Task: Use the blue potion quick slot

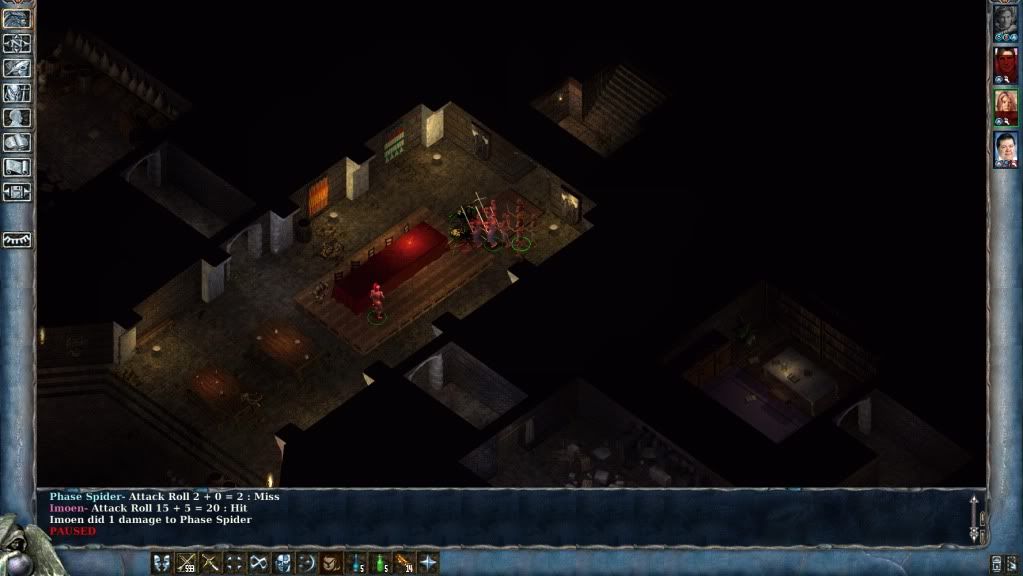Action: (x=356, y=562)
